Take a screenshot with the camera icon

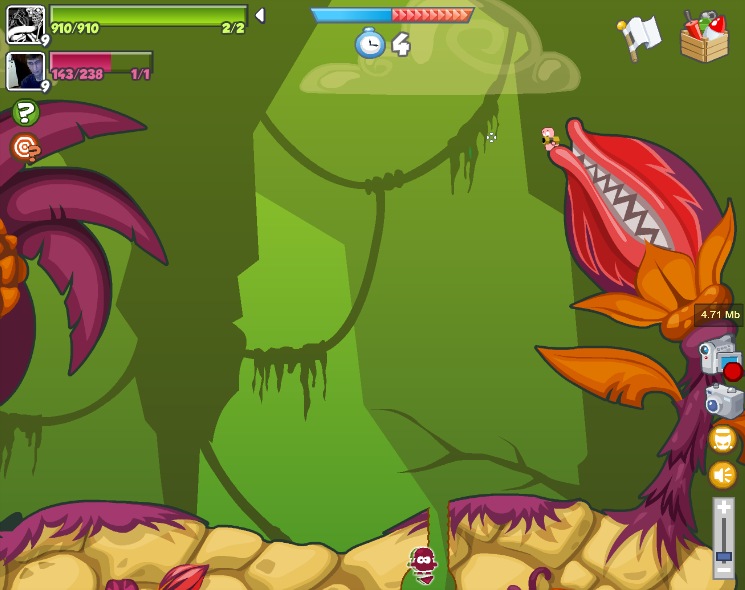(x=724, y=400)
